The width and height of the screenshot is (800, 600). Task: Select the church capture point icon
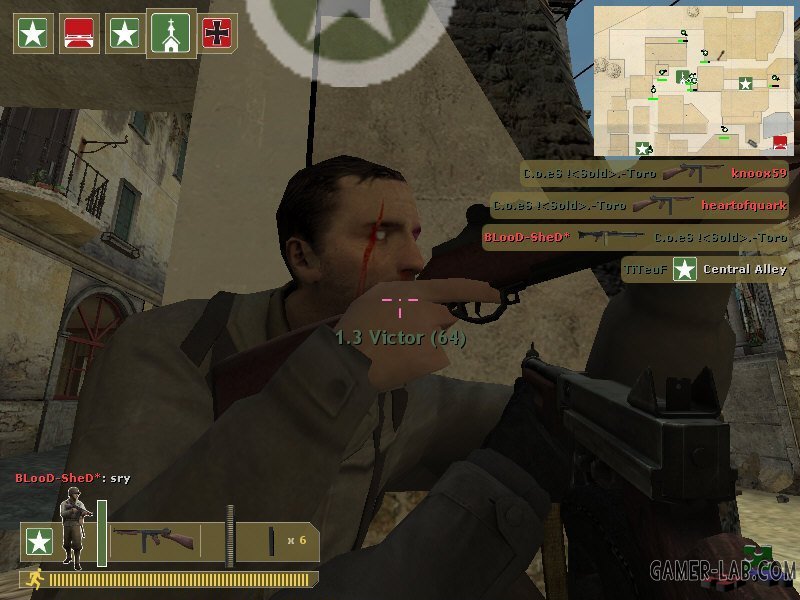coord(171,33)
